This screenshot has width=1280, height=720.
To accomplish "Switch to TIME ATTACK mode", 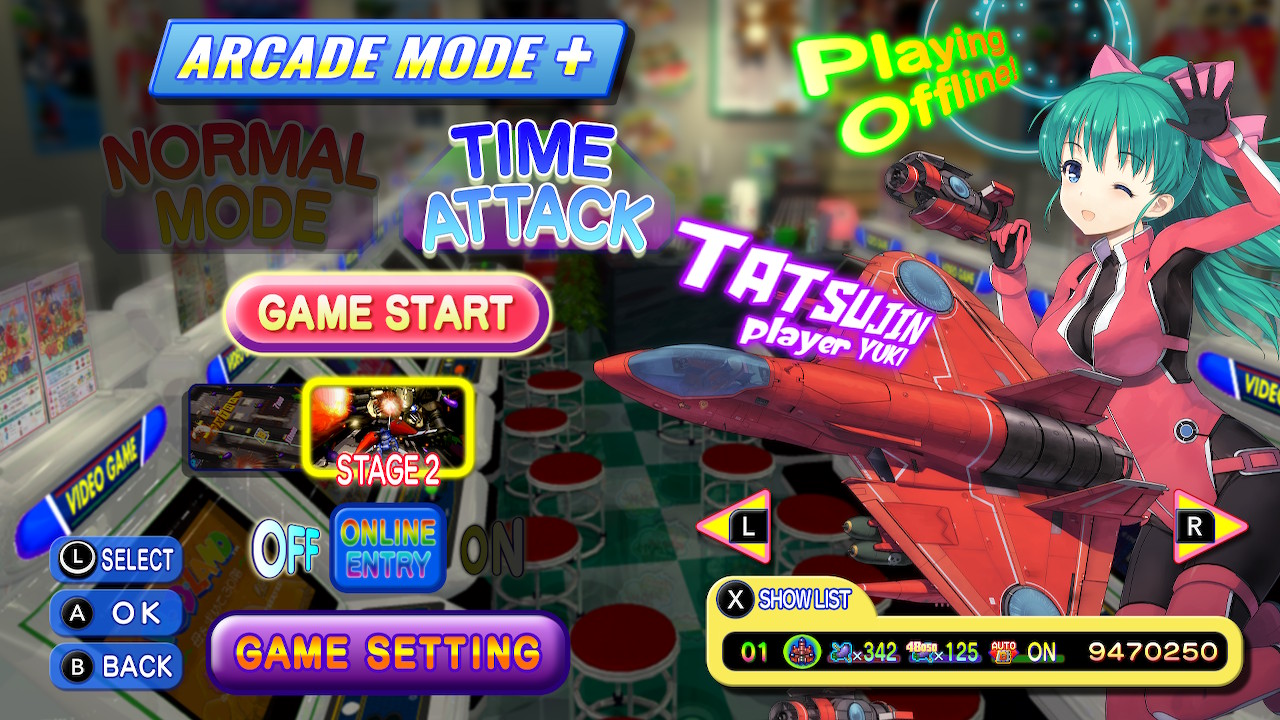I will (540, 180).
